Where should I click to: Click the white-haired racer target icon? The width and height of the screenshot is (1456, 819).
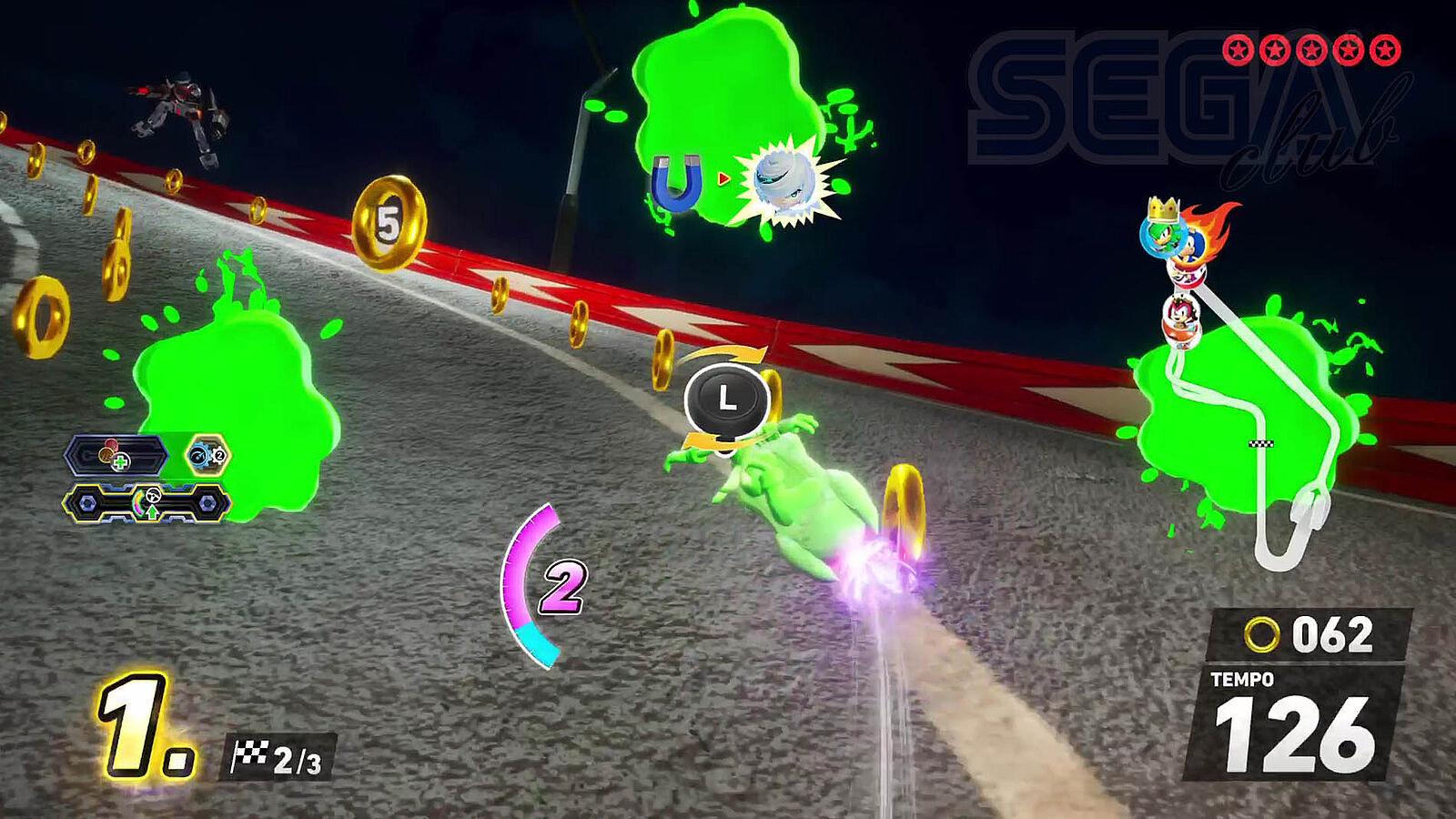click(x=784, y=182)
